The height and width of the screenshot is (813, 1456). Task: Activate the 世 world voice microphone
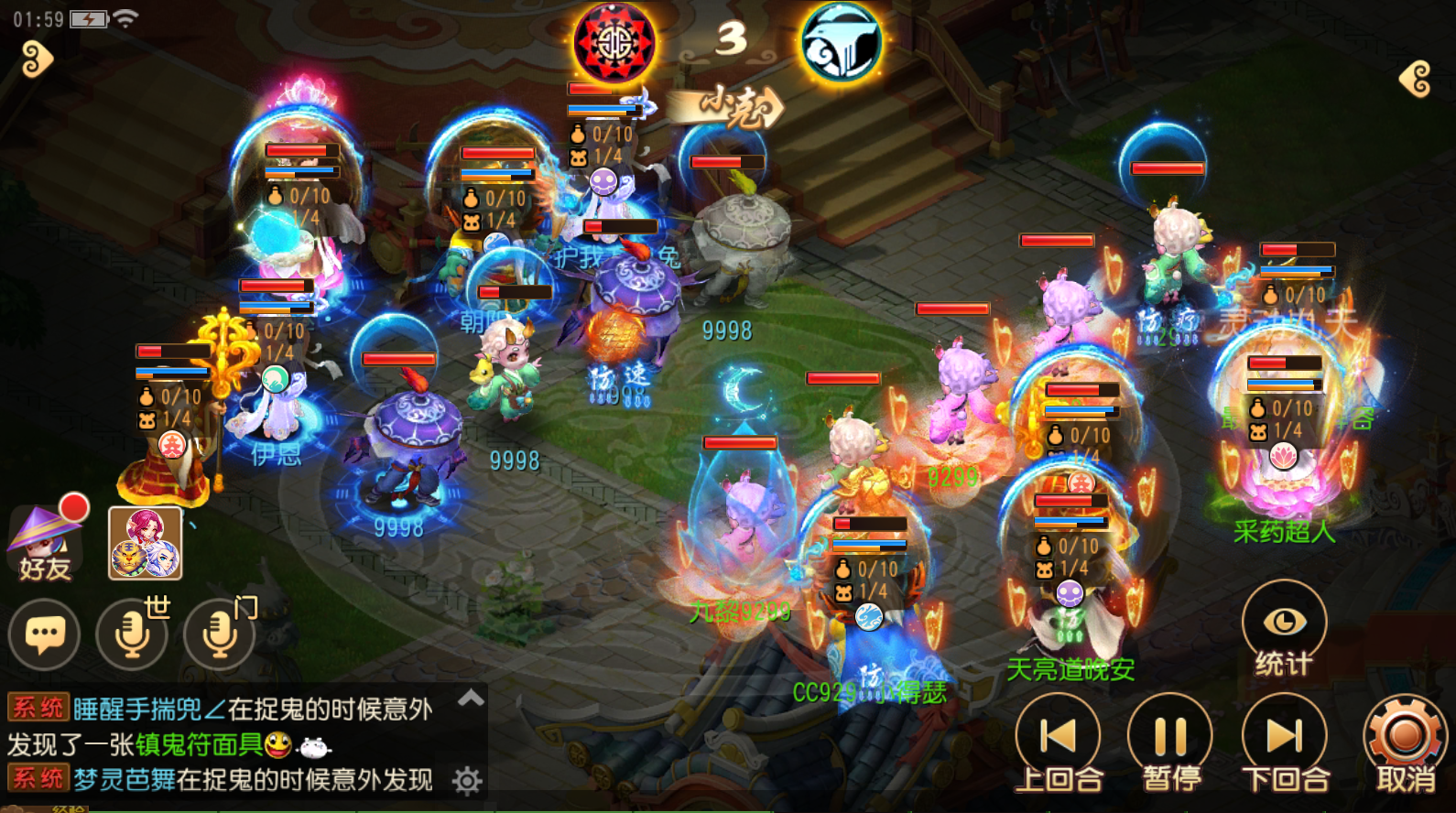pyautogui.click(x=132, y=633)
